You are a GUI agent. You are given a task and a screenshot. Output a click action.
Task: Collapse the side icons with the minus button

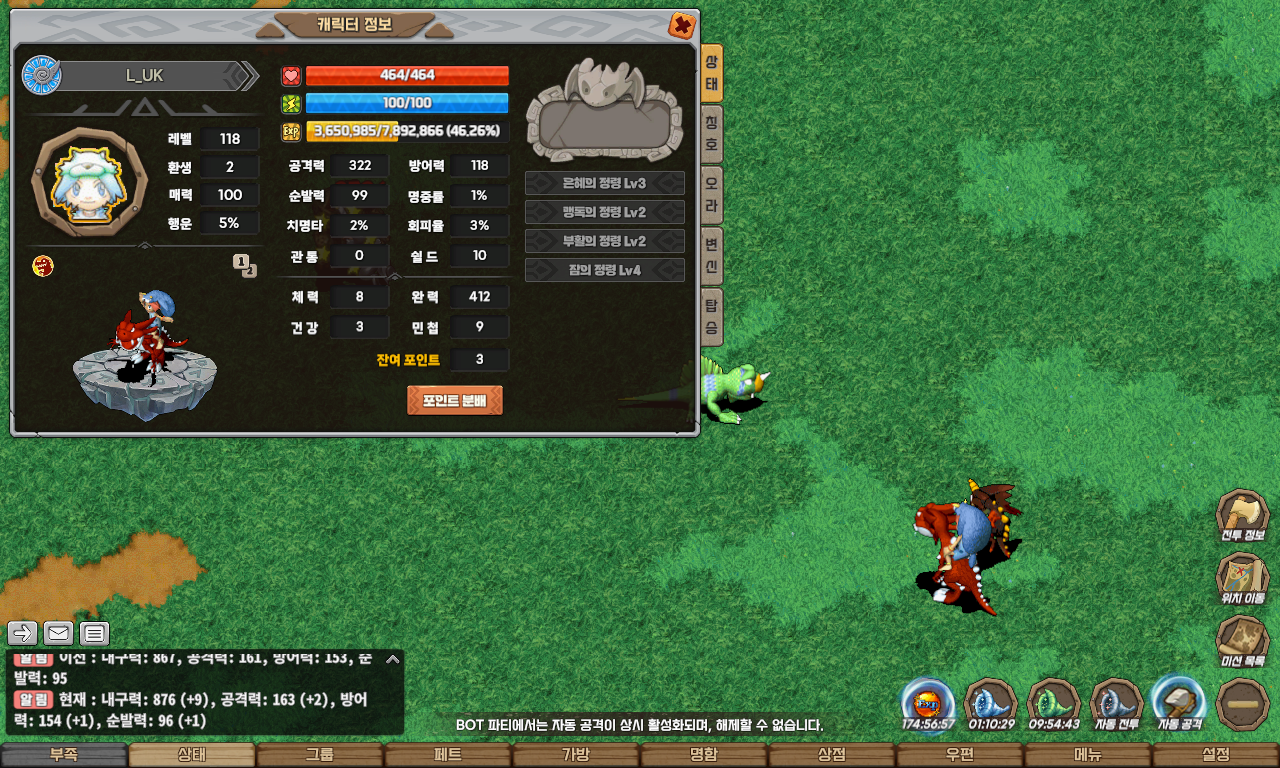click(1243, 703)
